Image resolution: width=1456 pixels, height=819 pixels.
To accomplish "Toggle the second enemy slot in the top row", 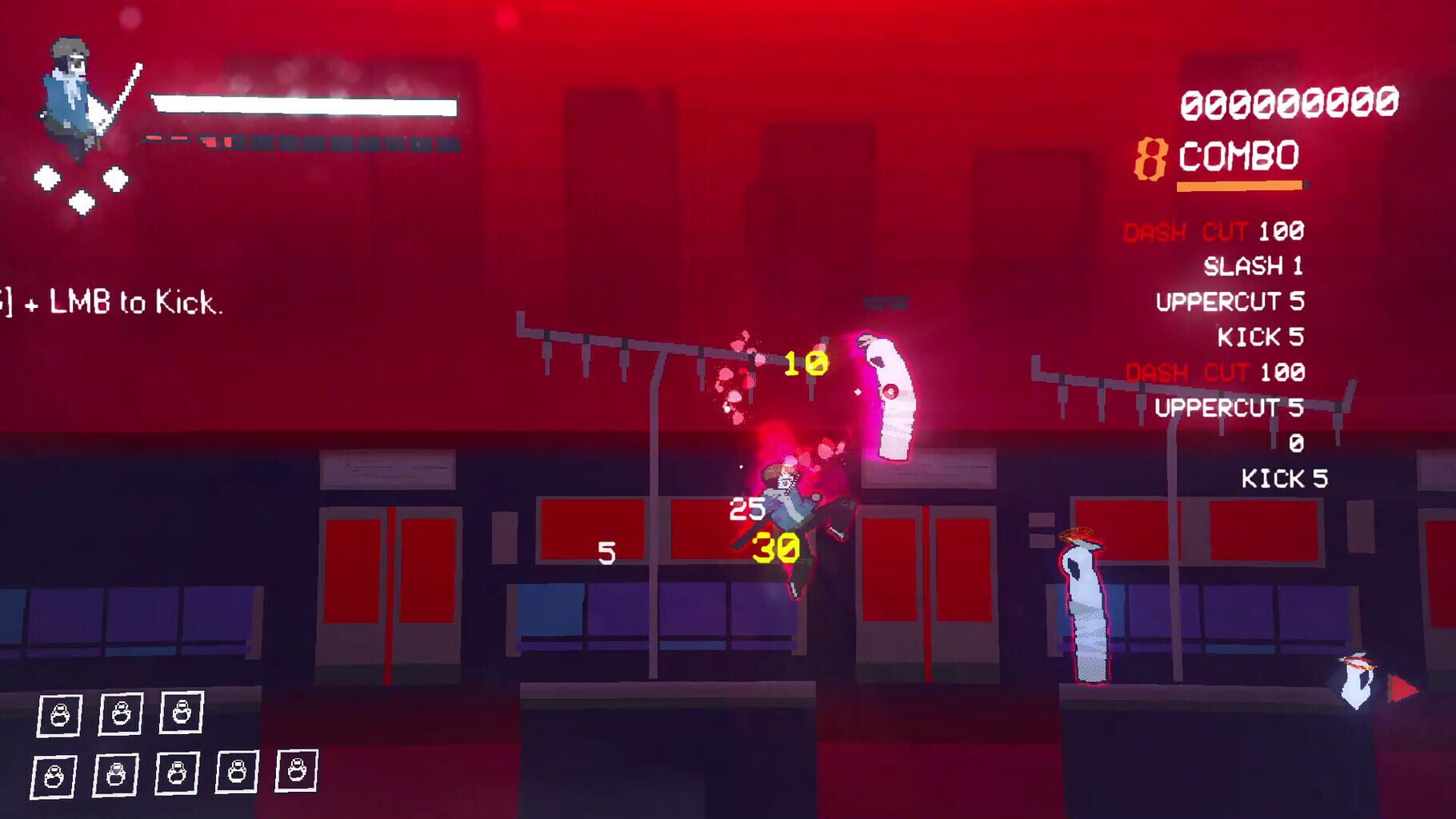I will 120,715.
